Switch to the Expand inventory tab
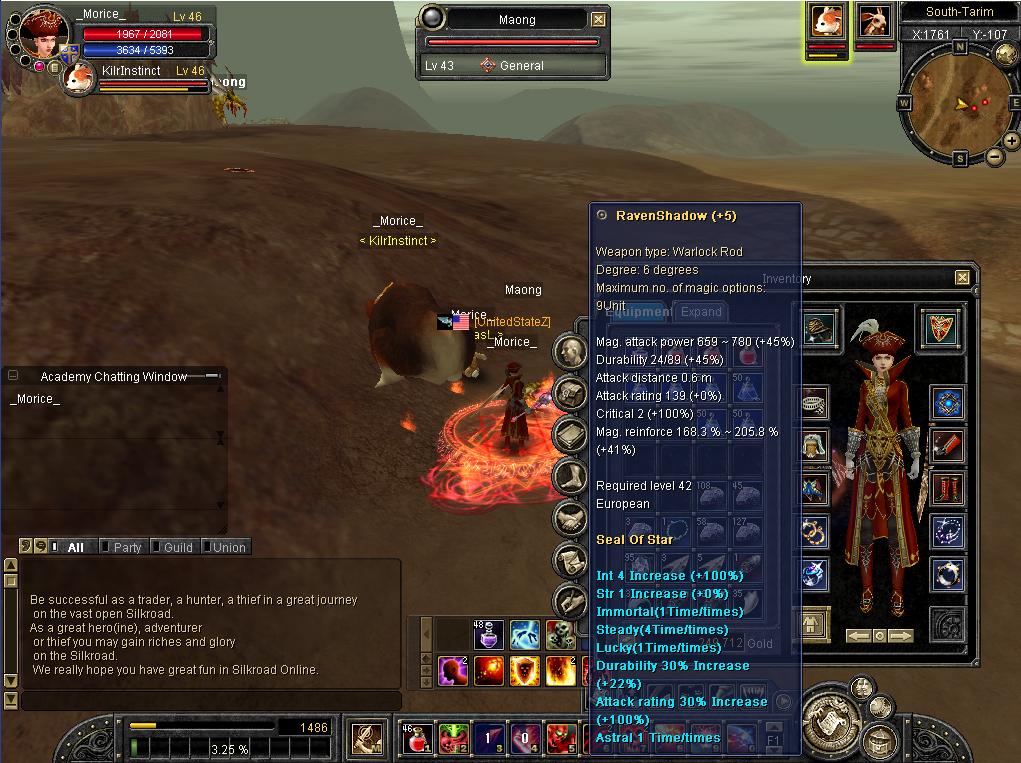Viewport: 1021px width, 763px height. (701, 312)
